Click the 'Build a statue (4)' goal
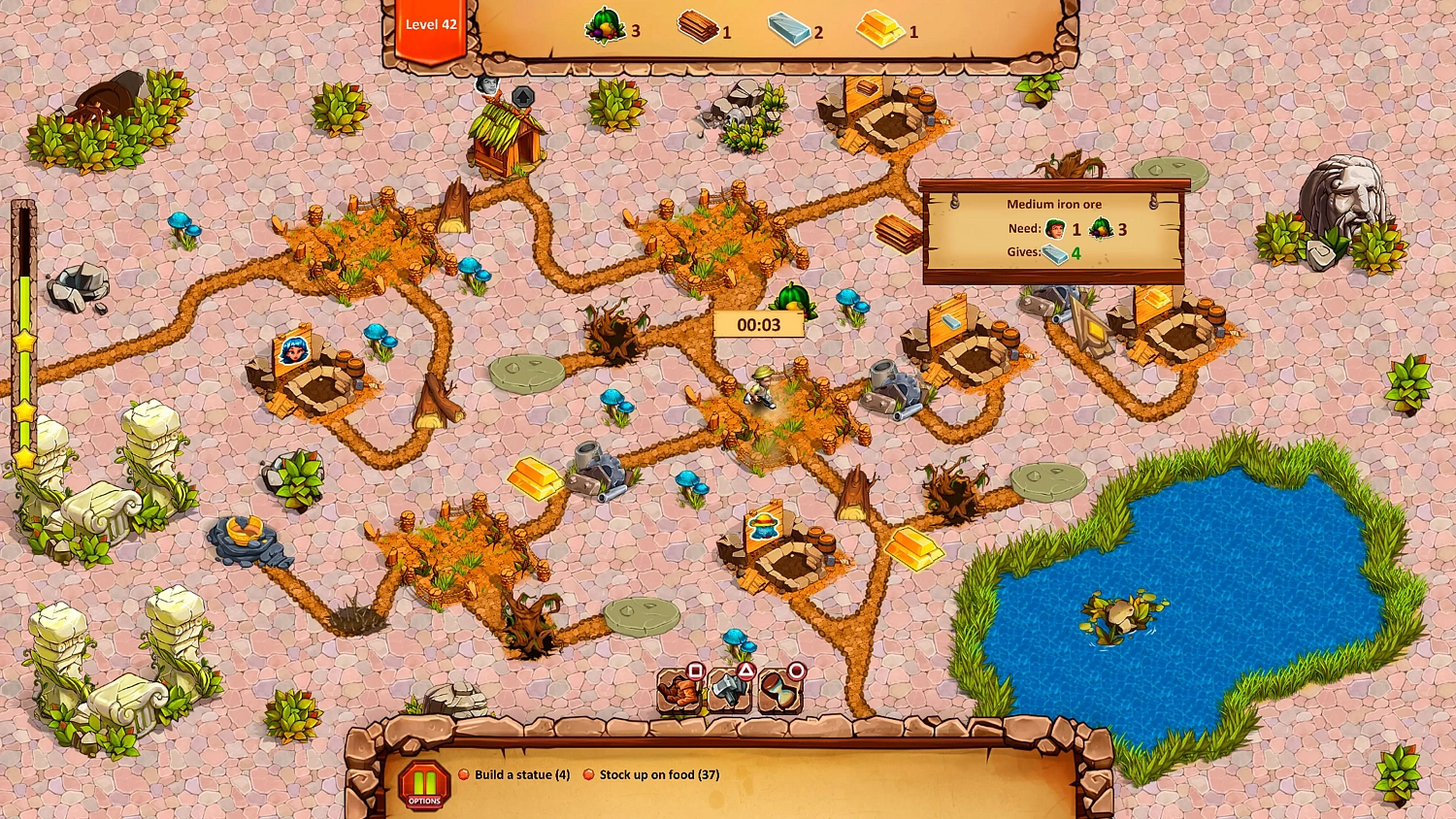Image resolution: width=1456 pixels, height=819 pixels. (522, 774)
